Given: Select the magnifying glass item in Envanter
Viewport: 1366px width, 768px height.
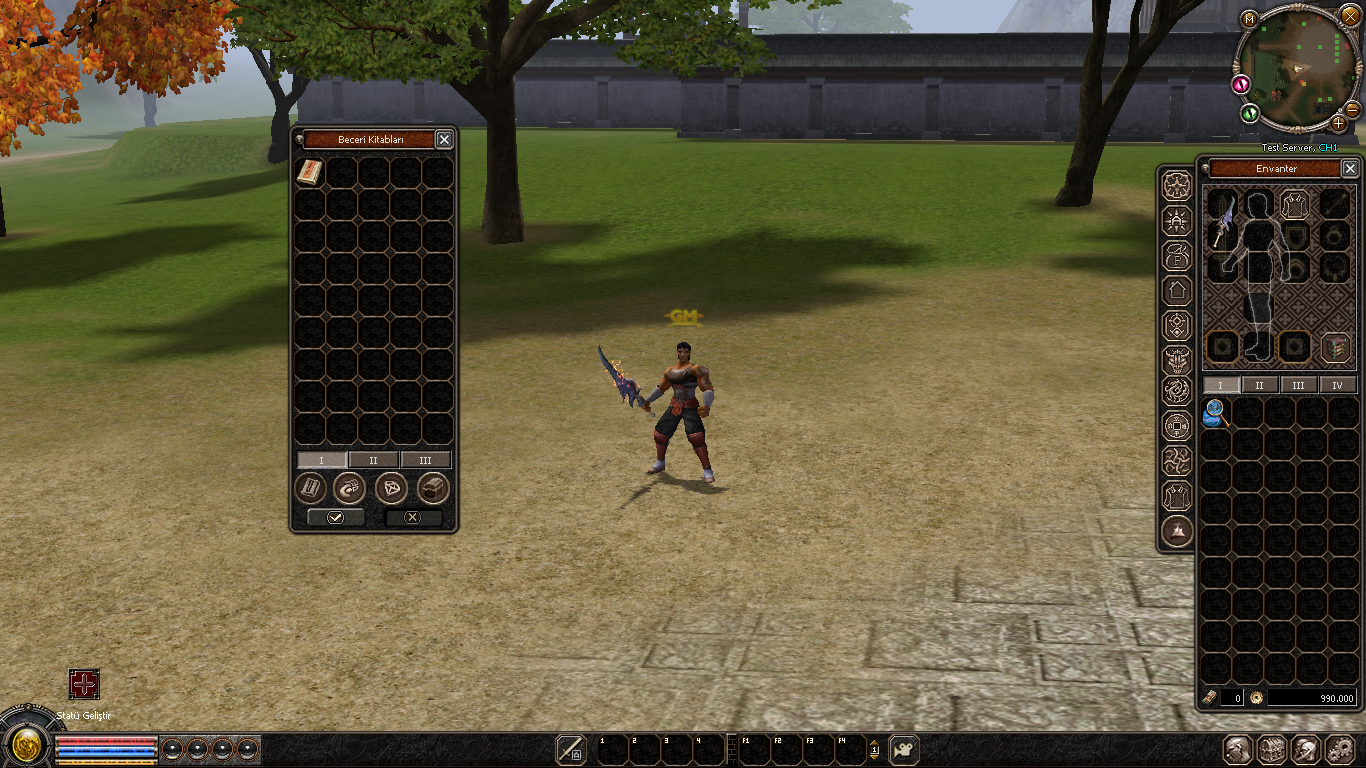Looking at the screenshot, I should 1217,412.
